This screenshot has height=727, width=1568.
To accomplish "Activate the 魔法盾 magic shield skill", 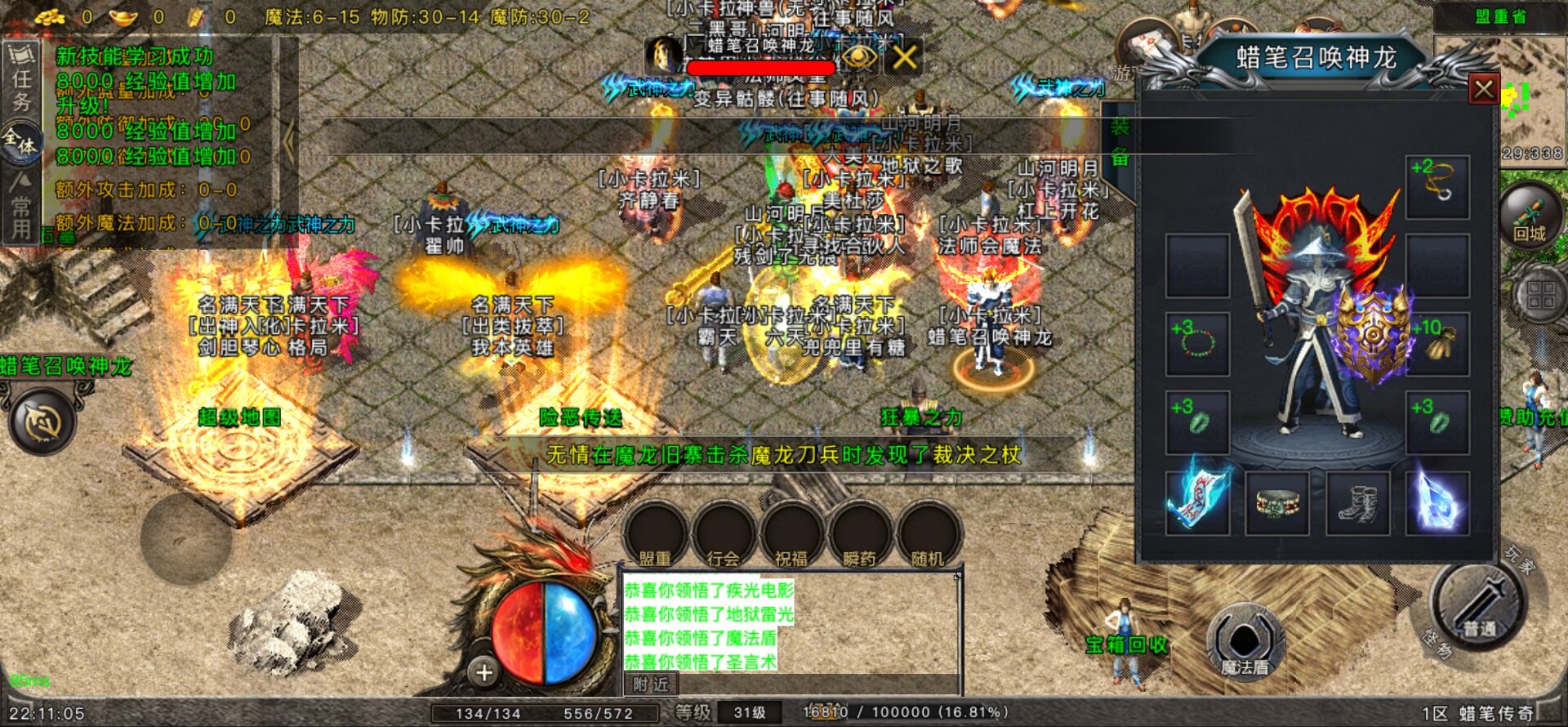I will tap(1245, 643).
